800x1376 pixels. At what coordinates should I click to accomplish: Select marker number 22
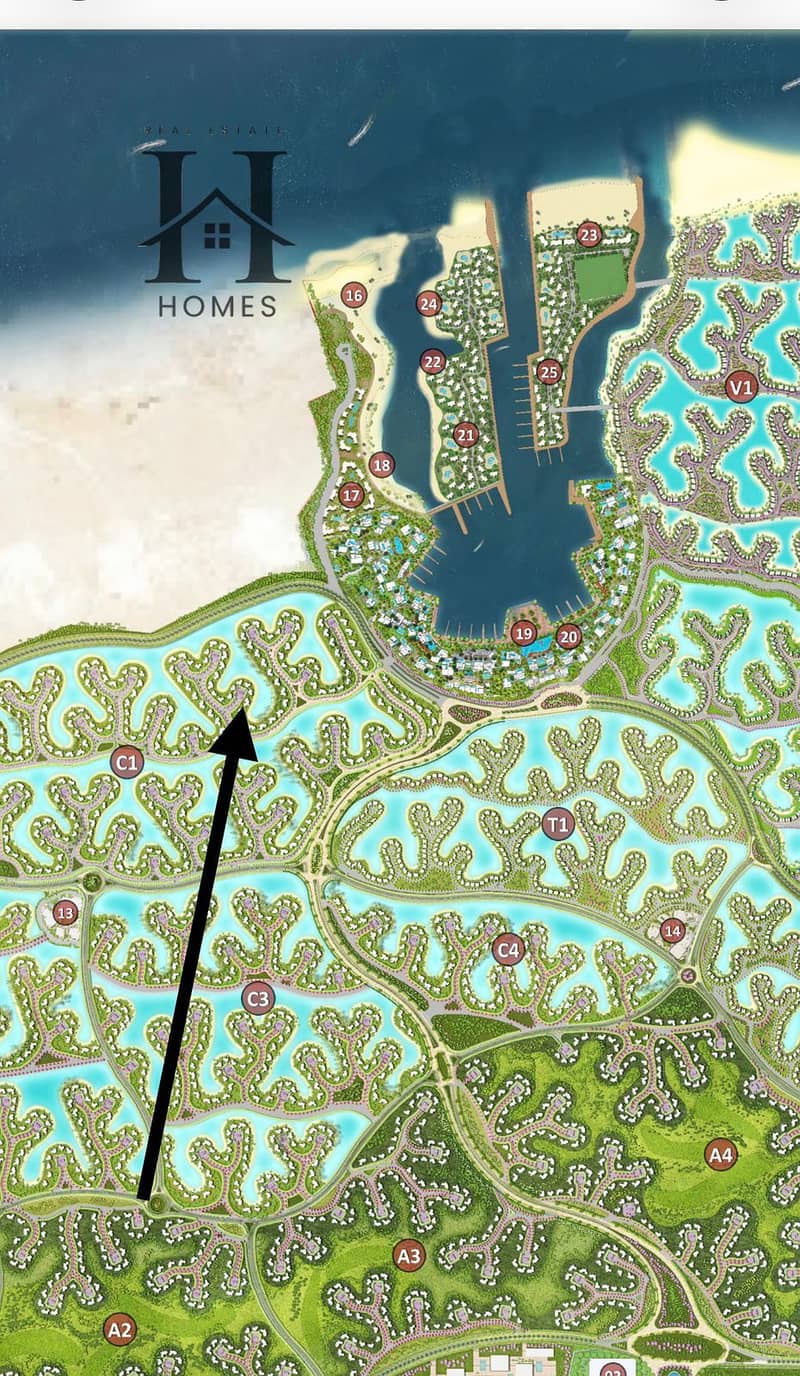pos(432,362)
